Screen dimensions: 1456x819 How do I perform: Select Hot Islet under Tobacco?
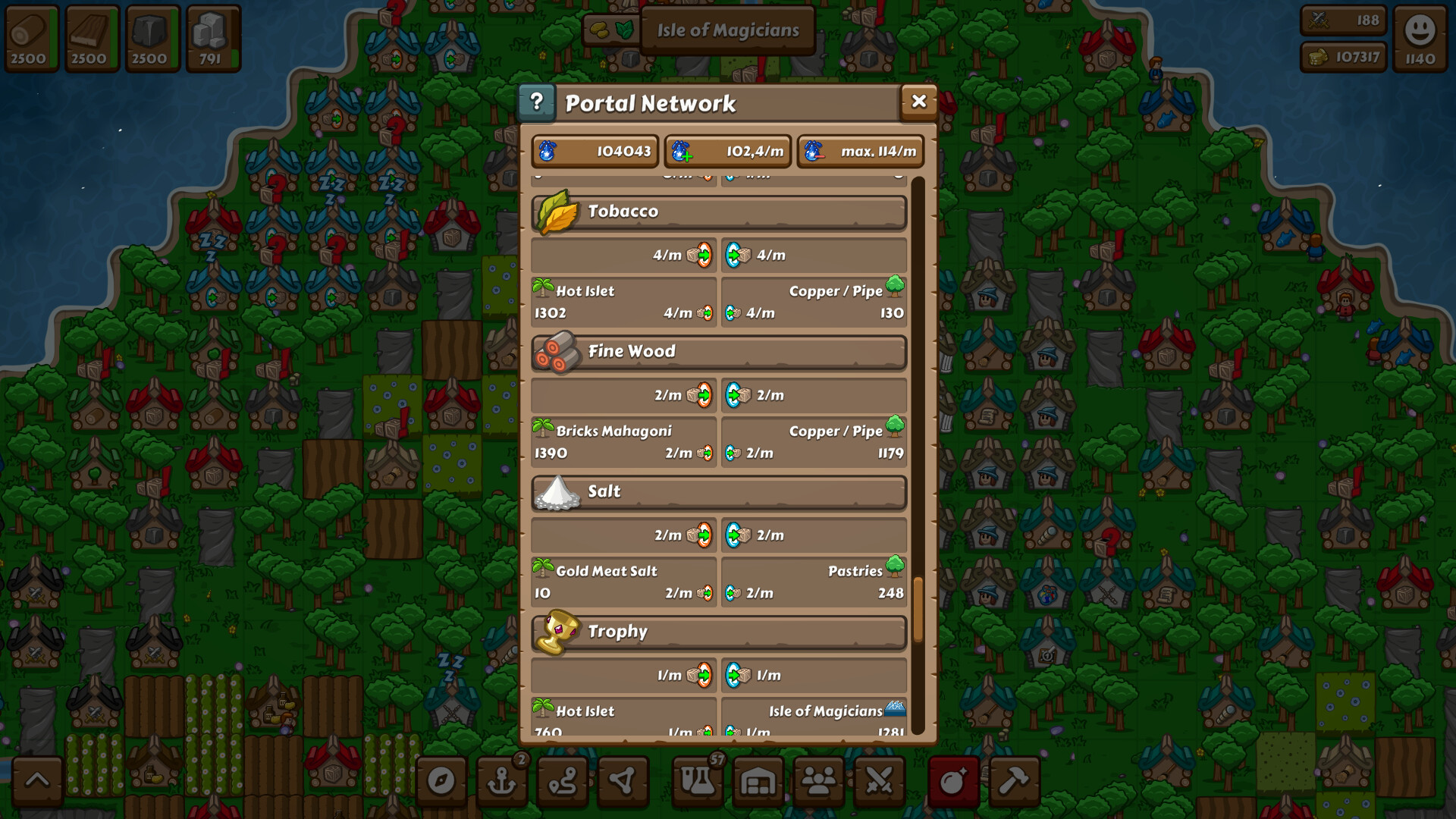(x=623, y=301)
